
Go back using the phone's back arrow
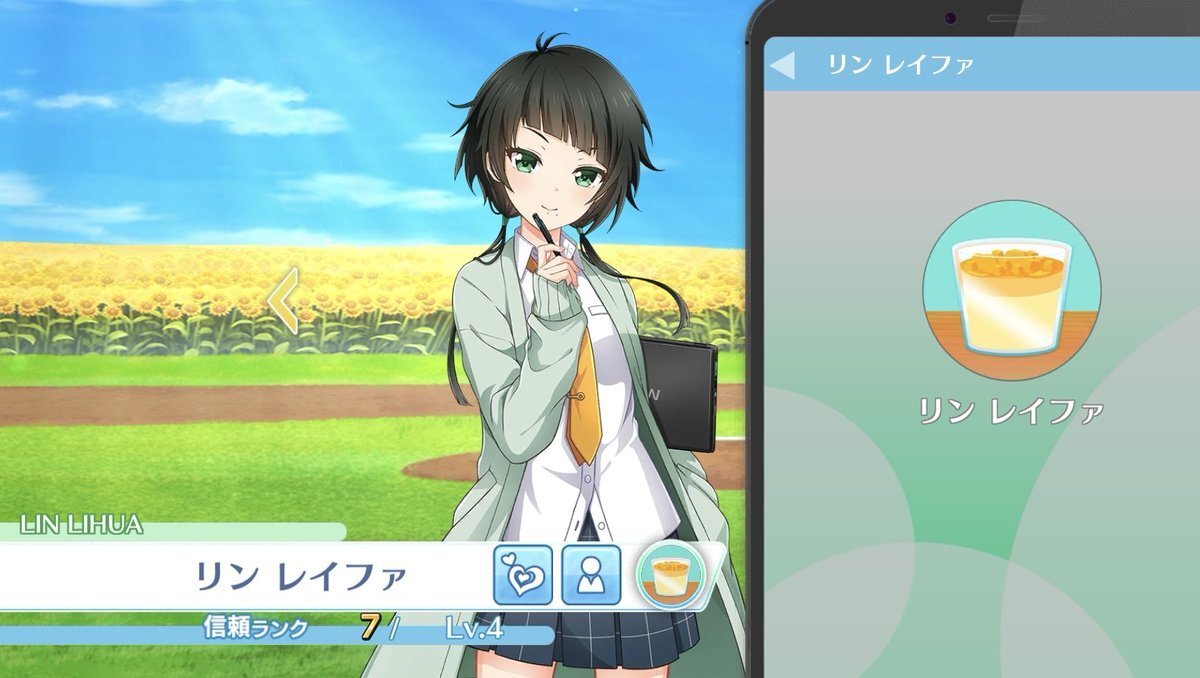[783, 65]
